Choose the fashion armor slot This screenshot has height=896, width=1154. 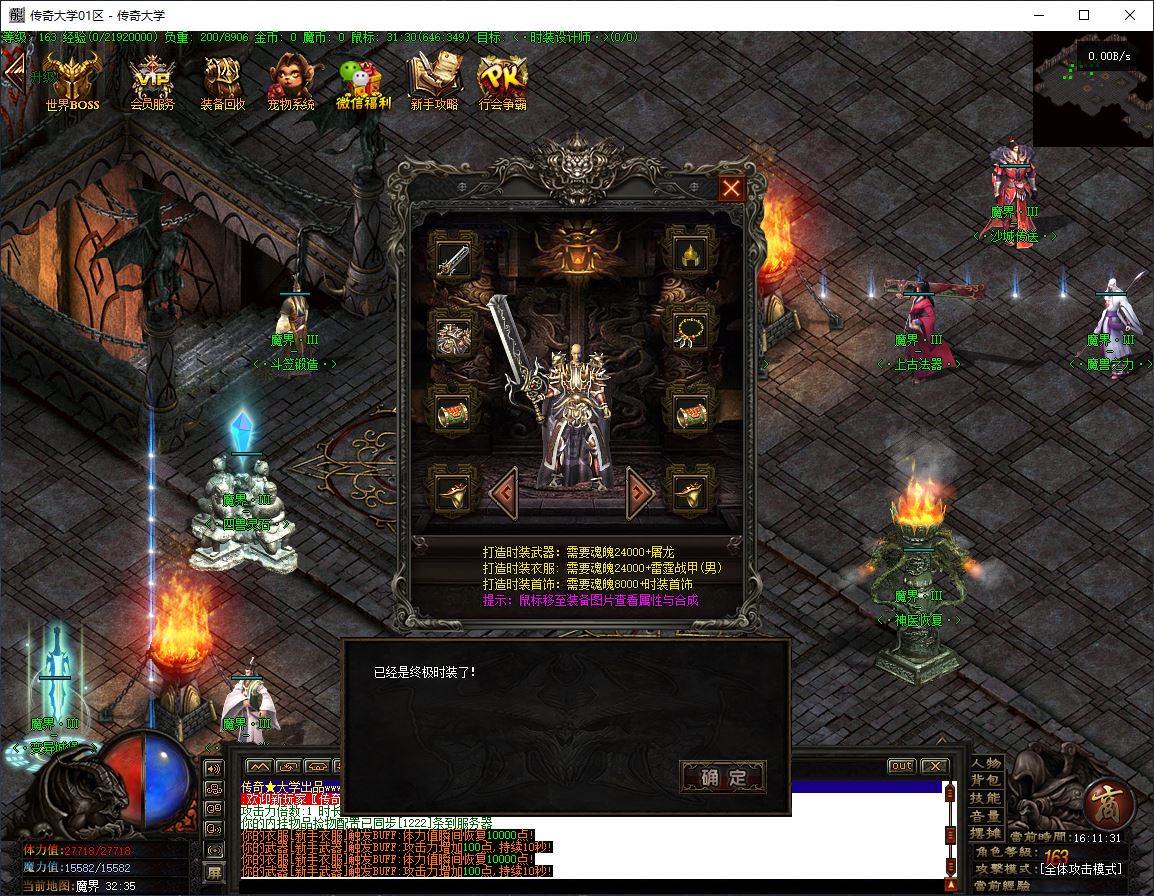(x=453, y=334)
